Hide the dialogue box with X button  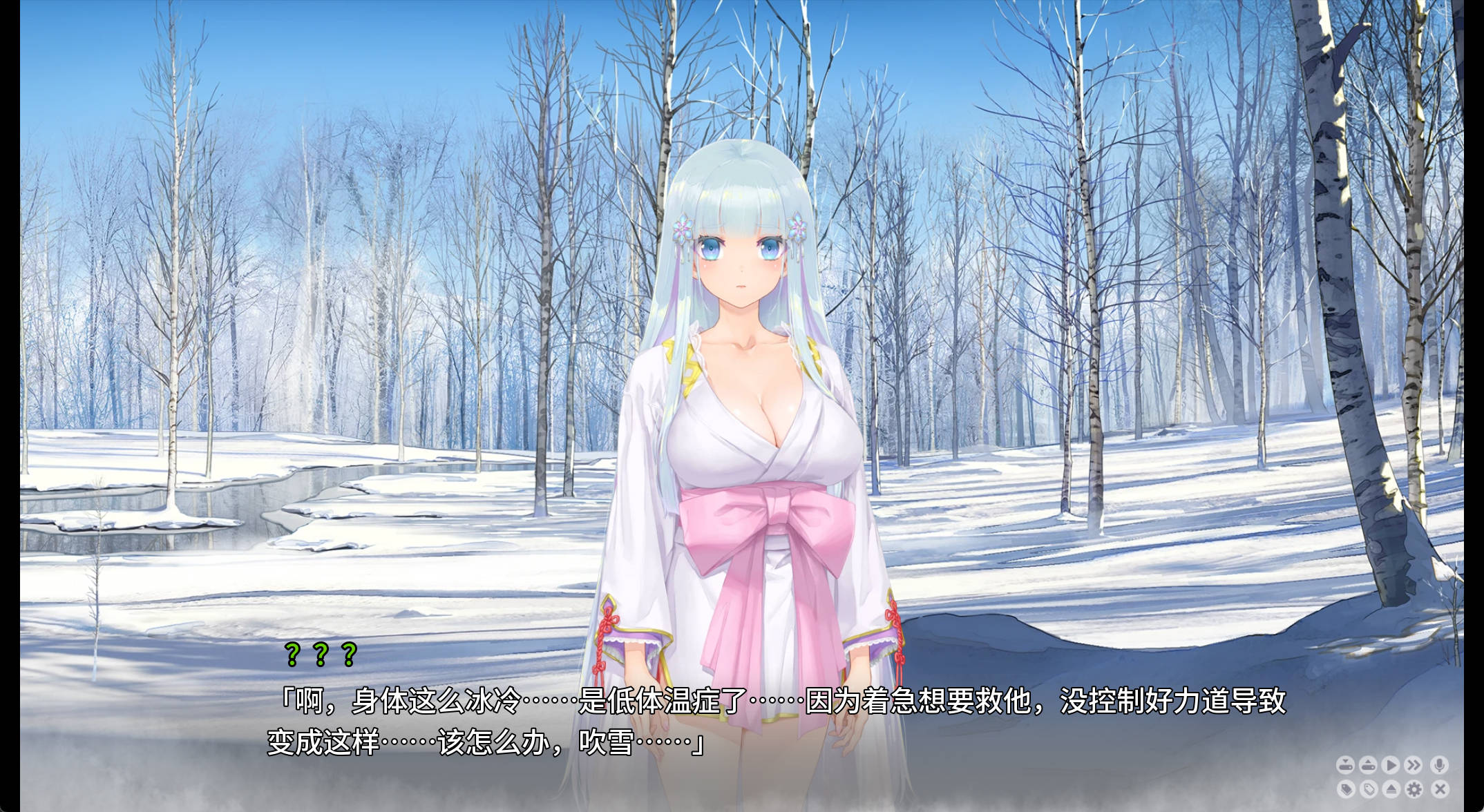1440,789
